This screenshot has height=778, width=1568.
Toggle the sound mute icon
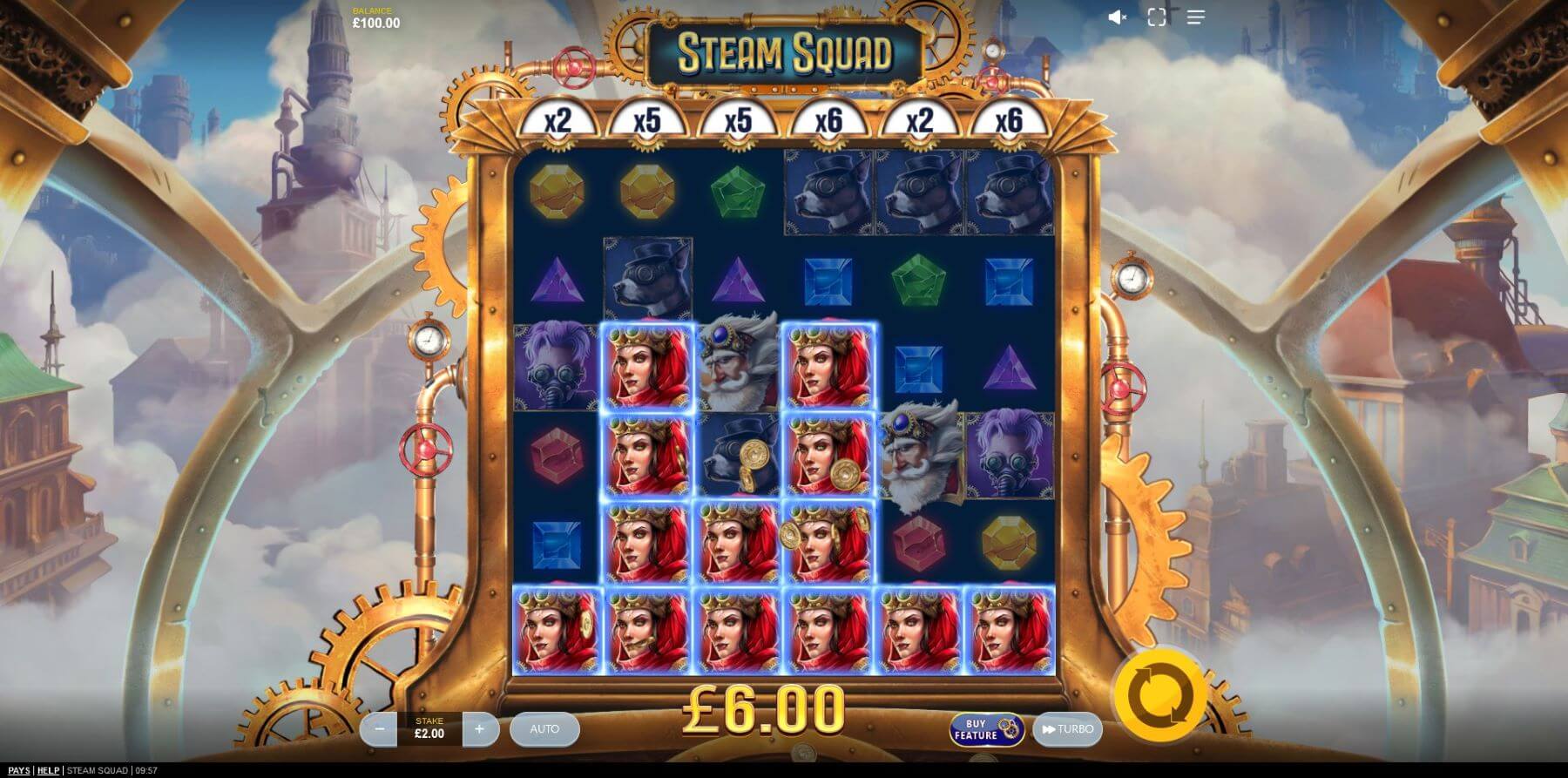(x=1117, y=17)
